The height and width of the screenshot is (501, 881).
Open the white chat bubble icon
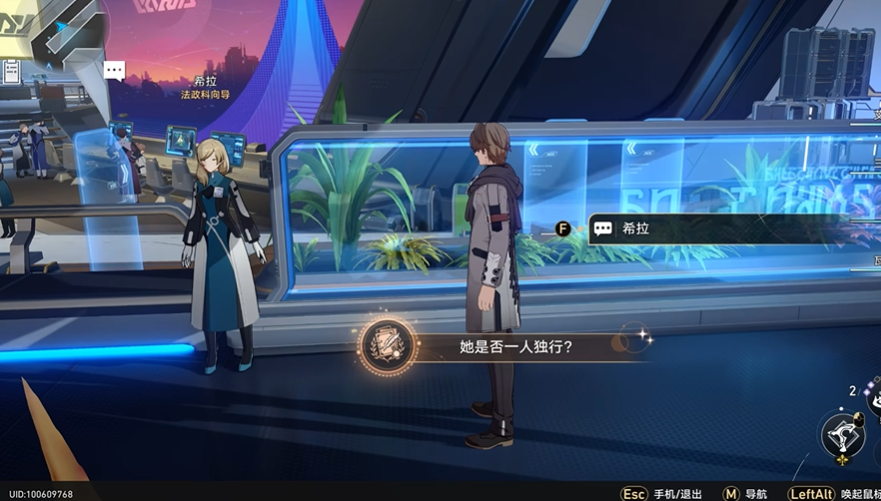click(x=115, y=71)
